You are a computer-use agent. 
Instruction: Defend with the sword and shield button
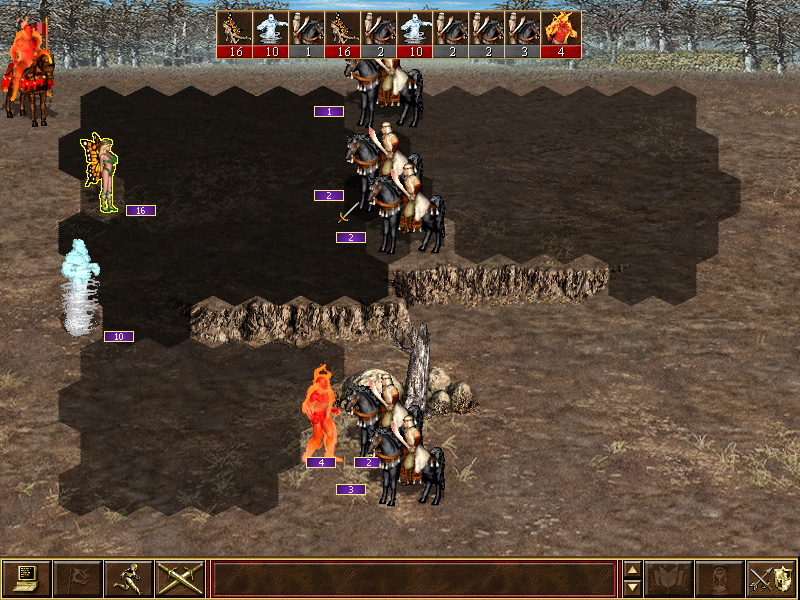point(771,579)
